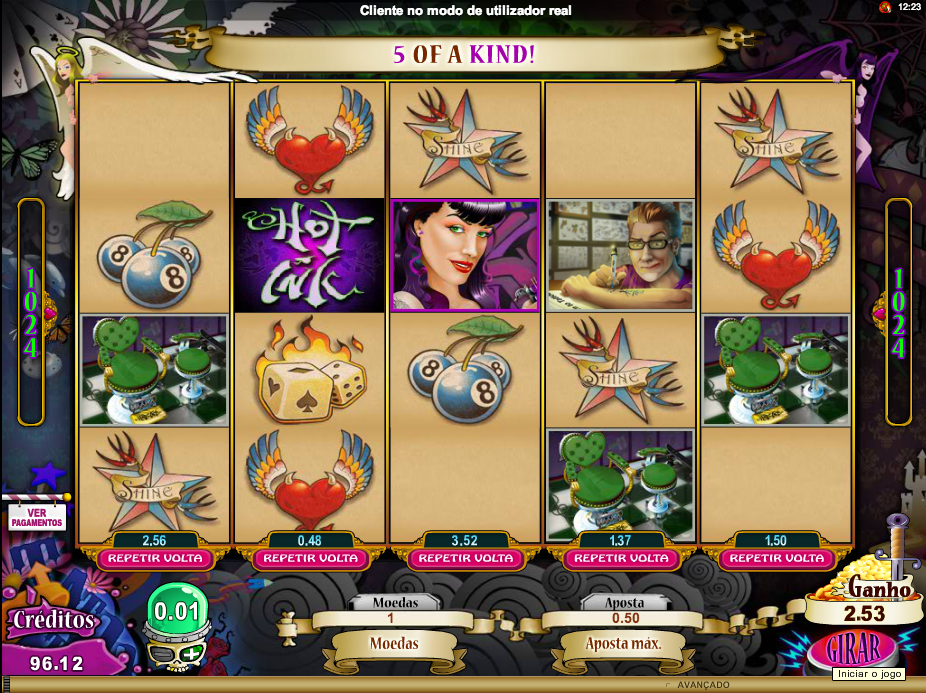The height and width of the screenshot is (693, 926).
Task: Select the Moedas coins button
Action: tap(394, 643)
